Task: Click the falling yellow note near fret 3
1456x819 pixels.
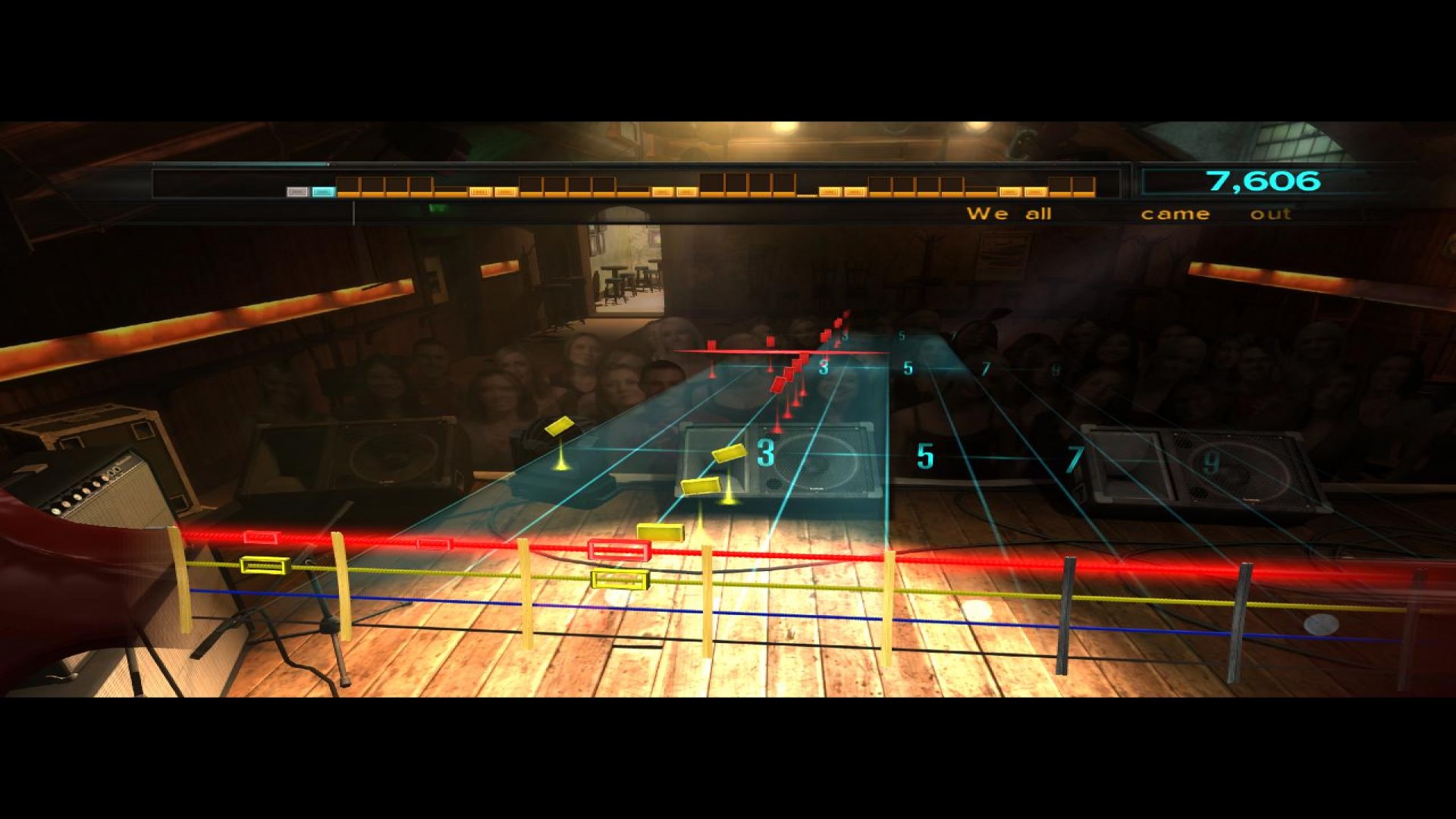Action: pyautogui.click(x=730, y=453)
